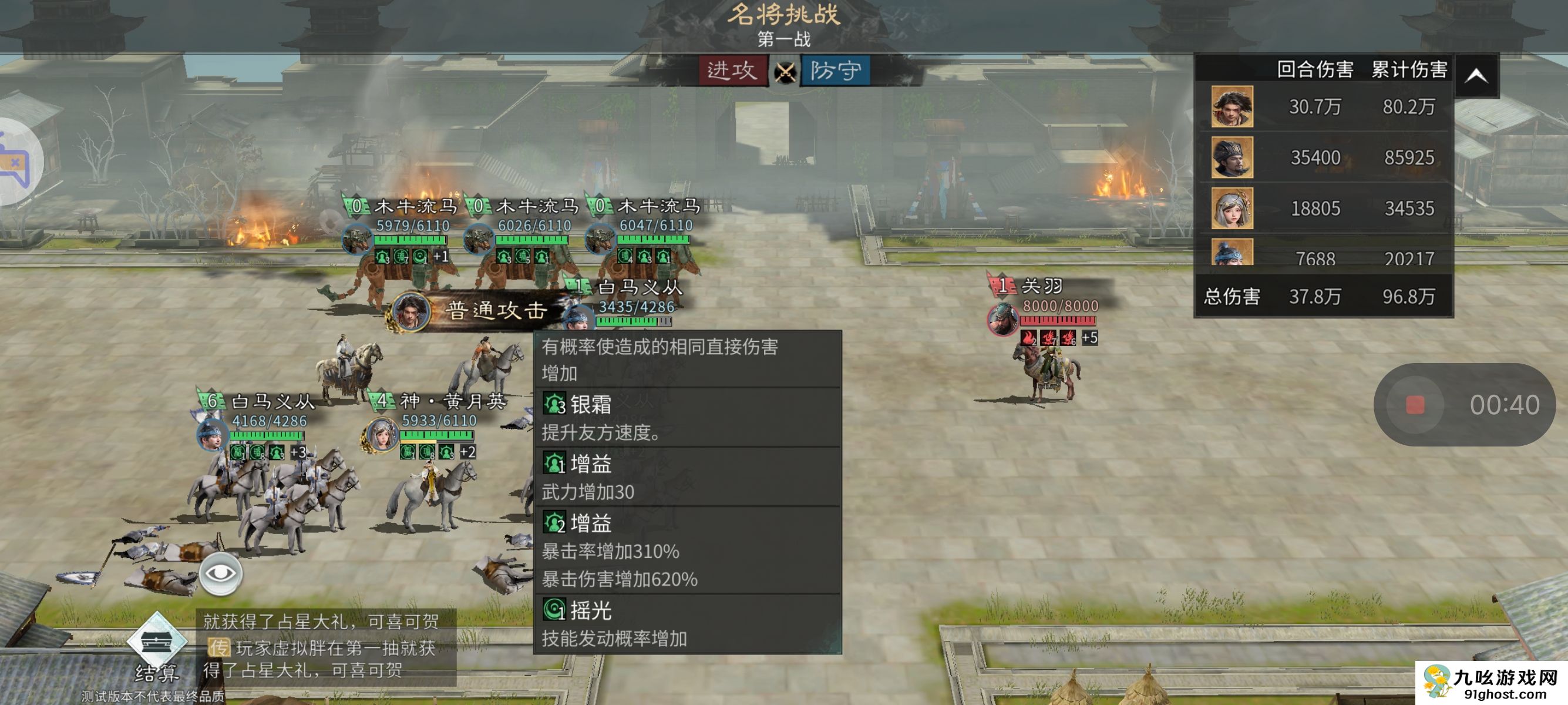Select 关羽 enemy unit portrait
The width and height of the screenshot is (1568, 705).
(1002, 318)
